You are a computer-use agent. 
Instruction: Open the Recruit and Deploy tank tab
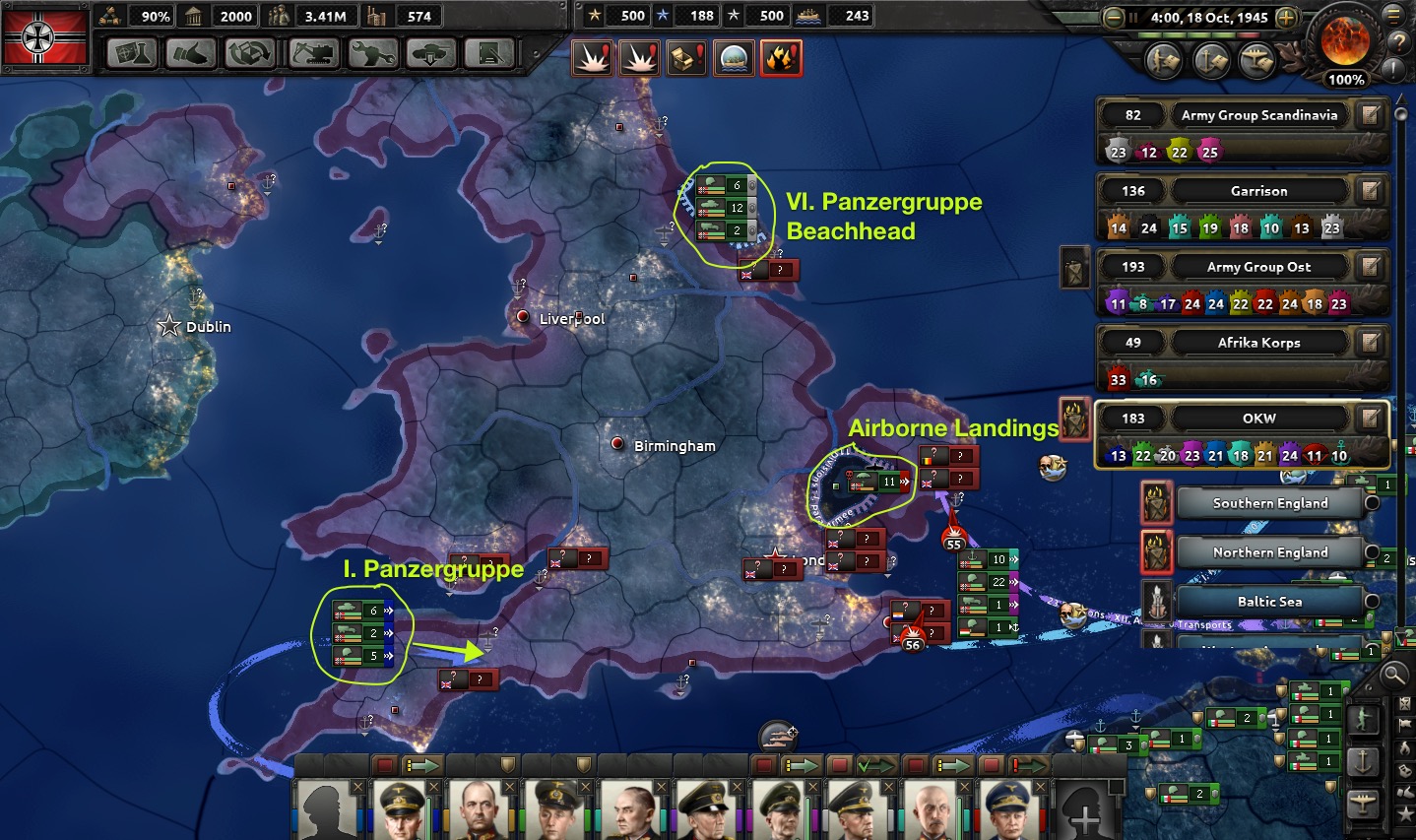click(x=430, y=53)
